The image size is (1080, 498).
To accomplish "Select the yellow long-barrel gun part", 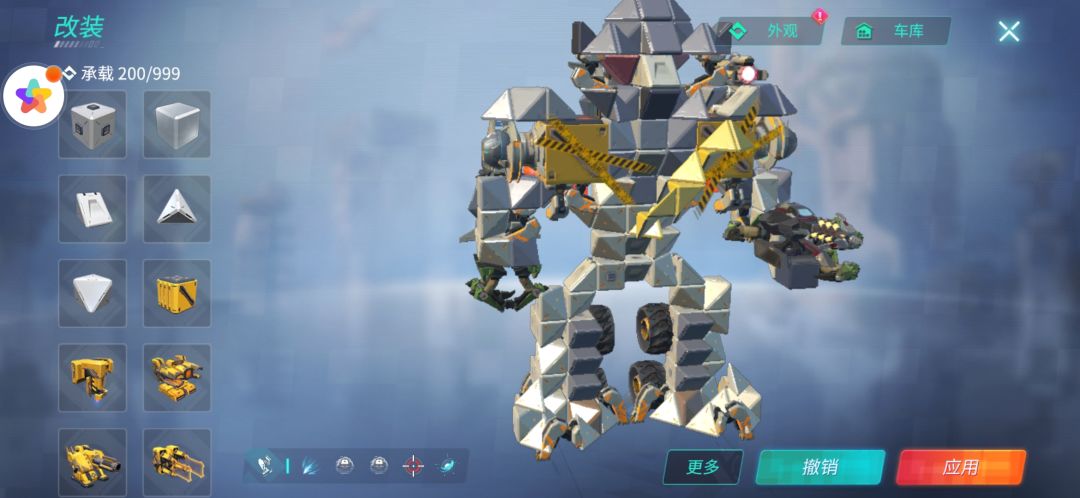I will tap(177, 460).
